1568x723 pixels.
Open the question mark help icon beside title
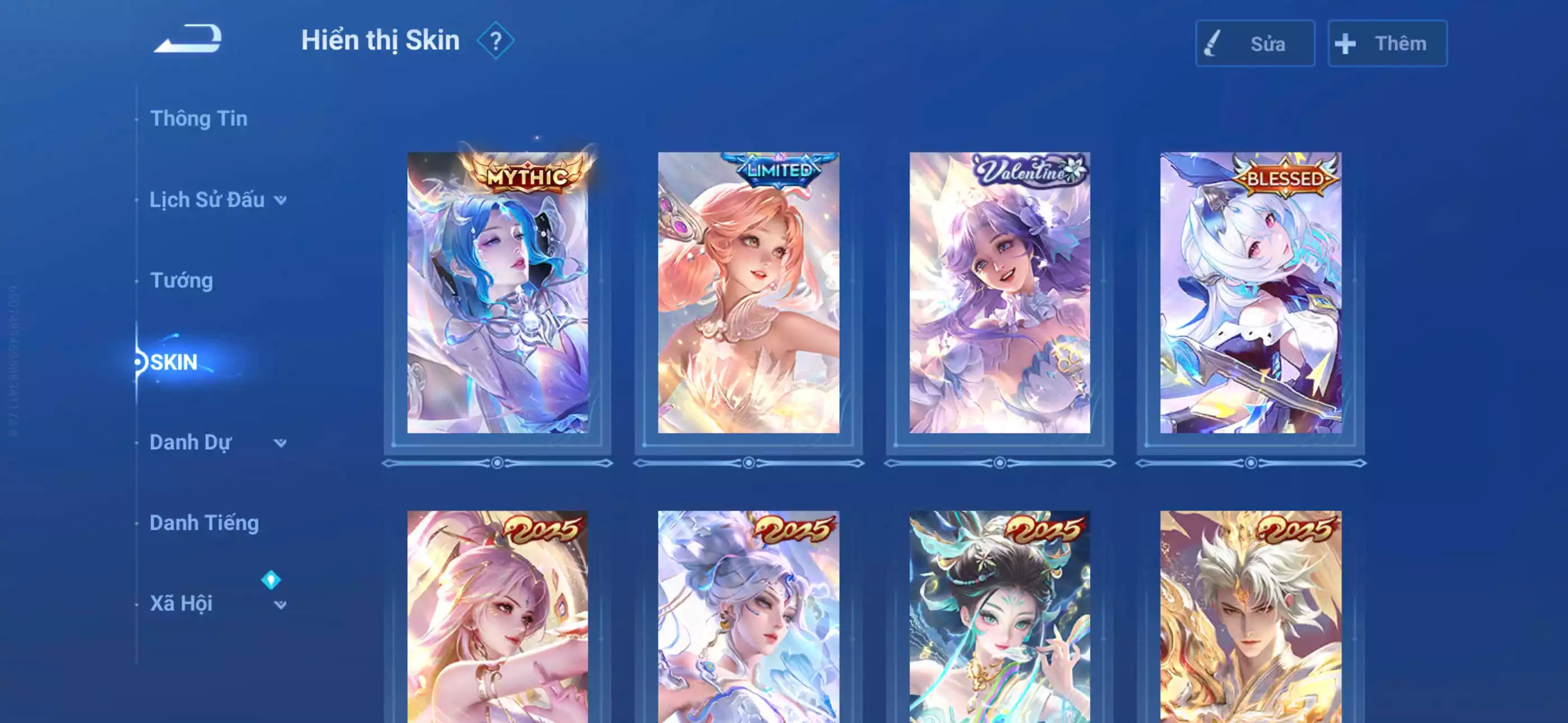[x=497, y=42]
